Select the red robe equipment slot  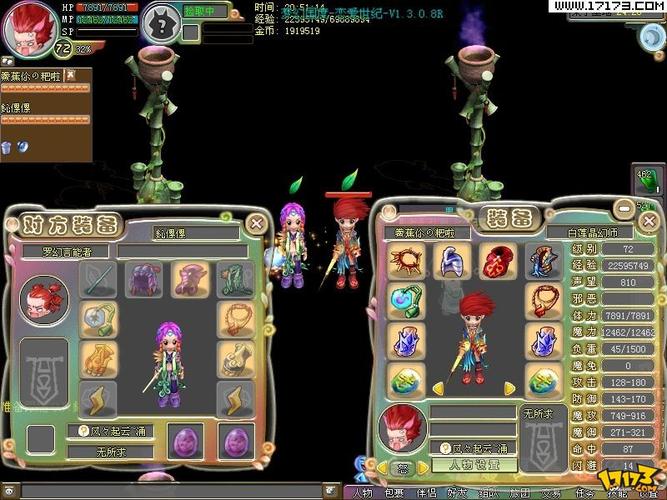496,260
